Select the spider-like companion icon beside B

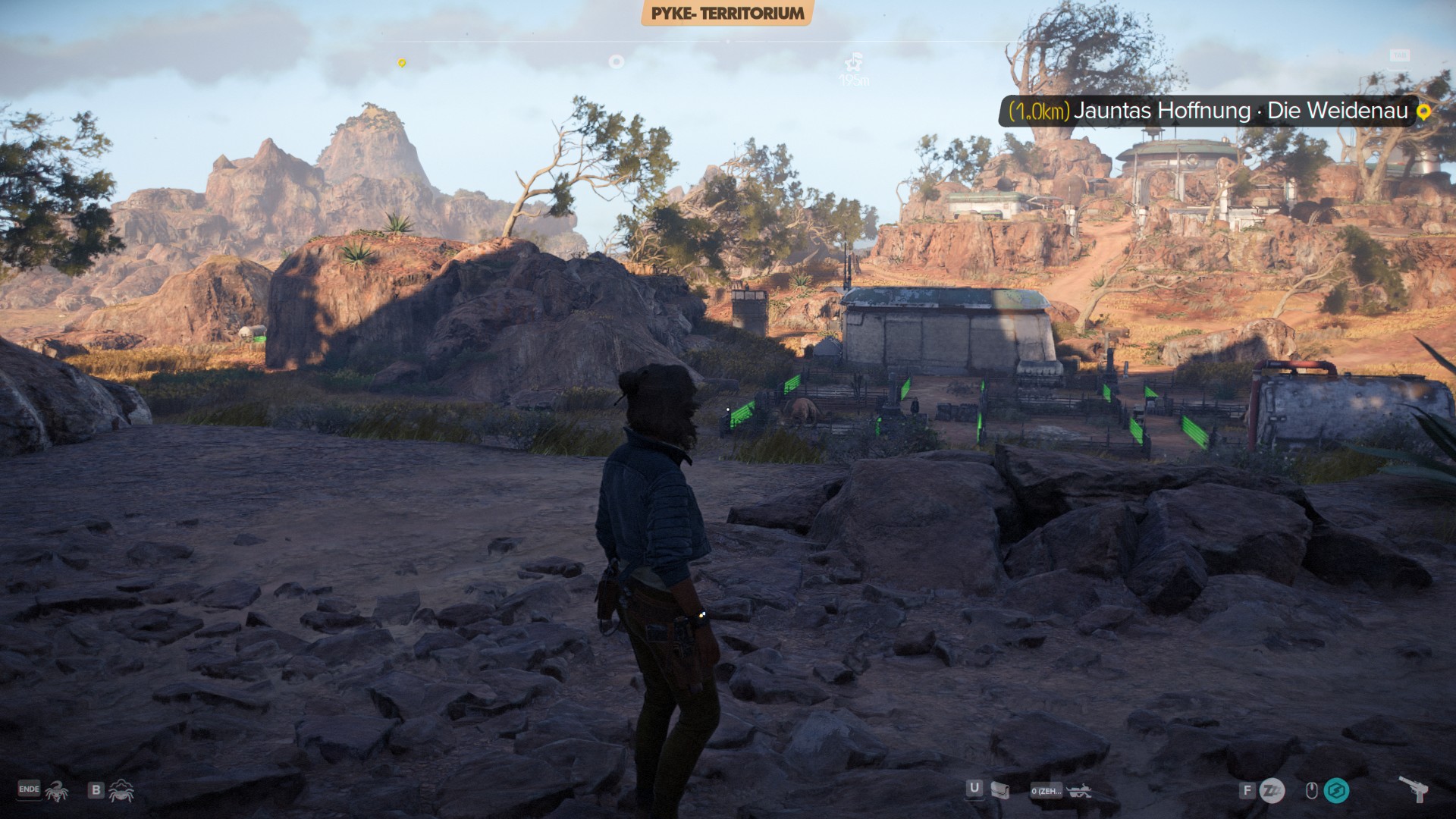(x=121, y=791)
